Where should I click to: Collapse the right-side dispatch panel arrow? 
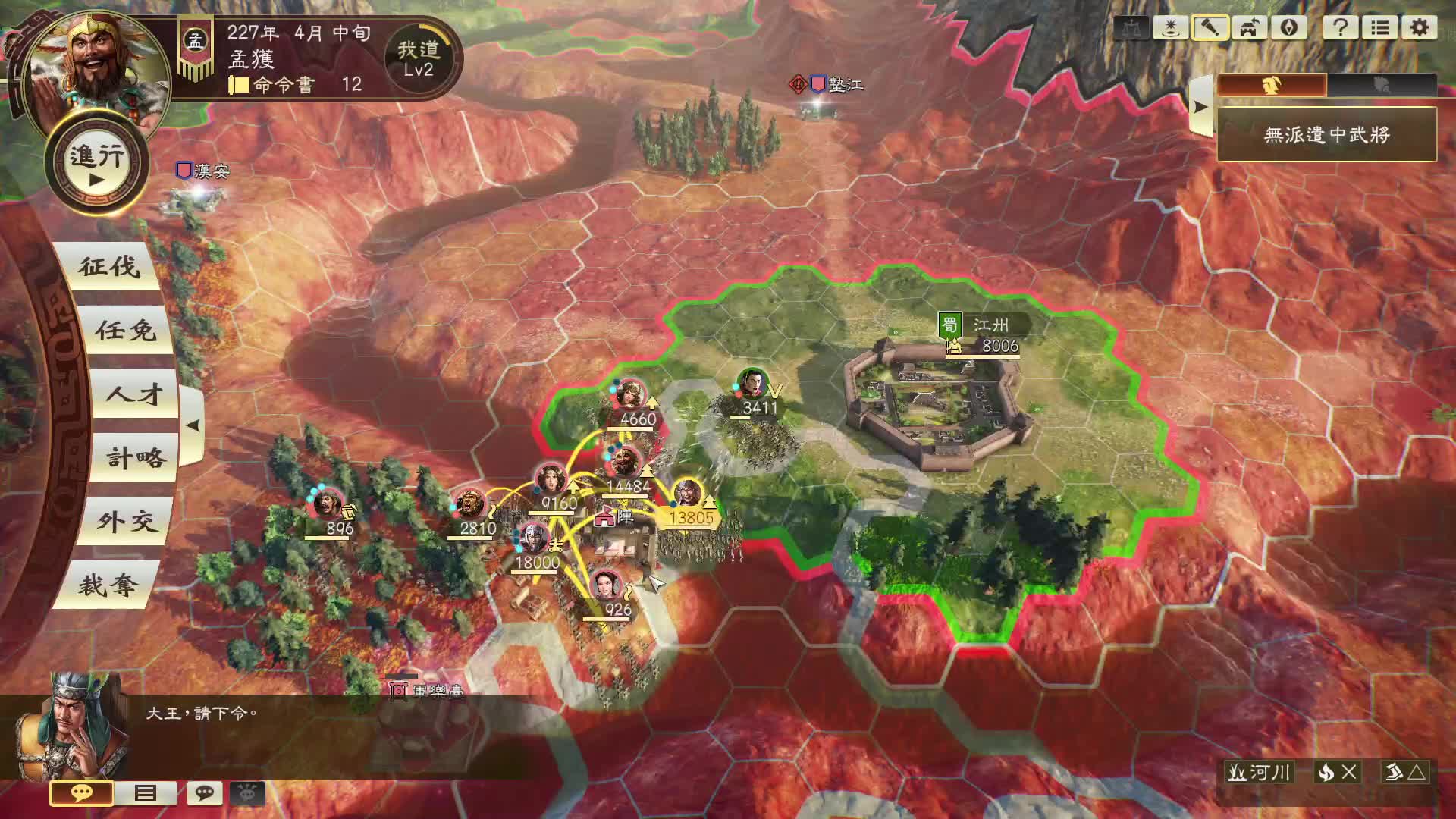click(x=1200, y=107)
